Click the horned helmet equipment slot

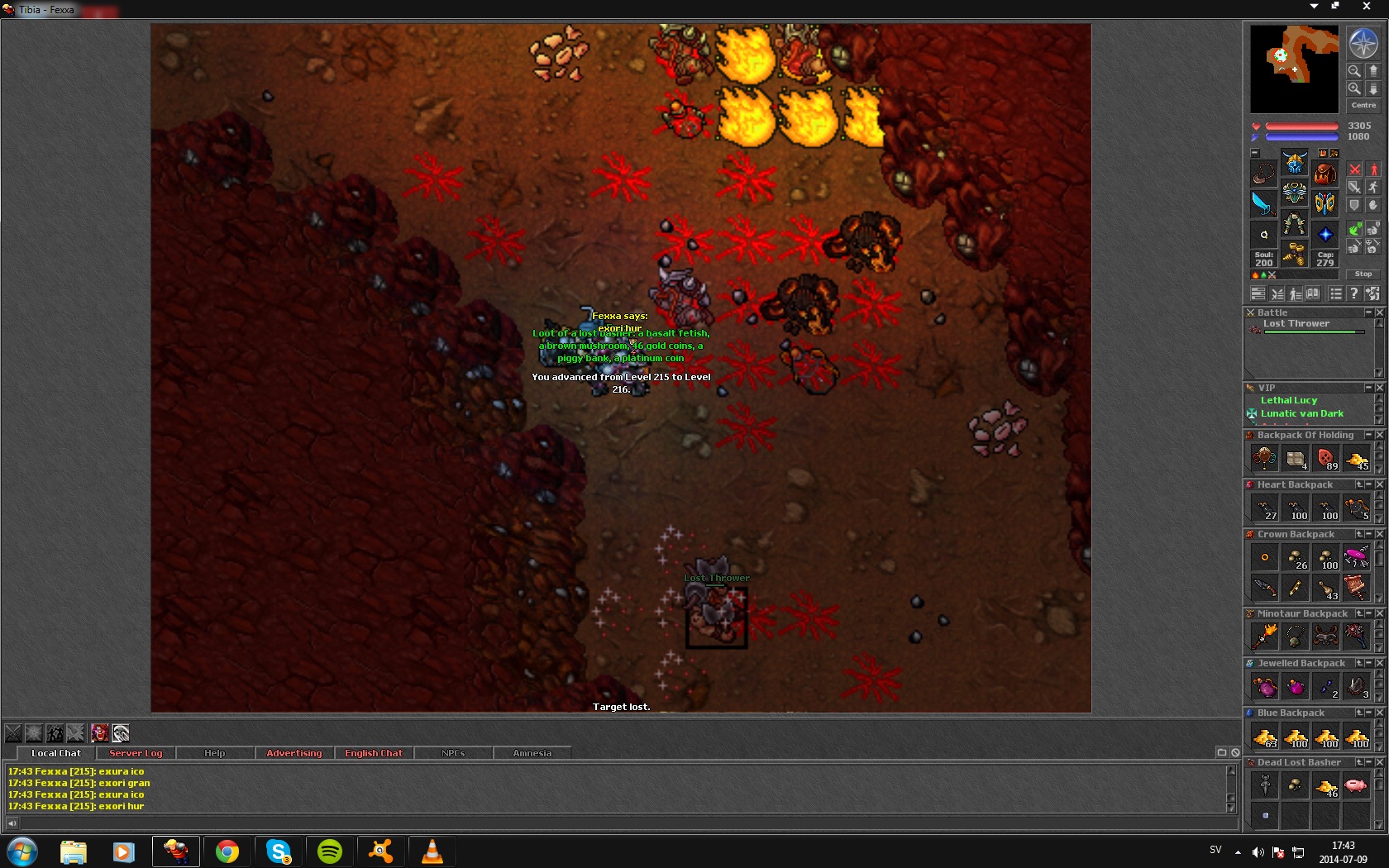click(x=1294, y=161)
